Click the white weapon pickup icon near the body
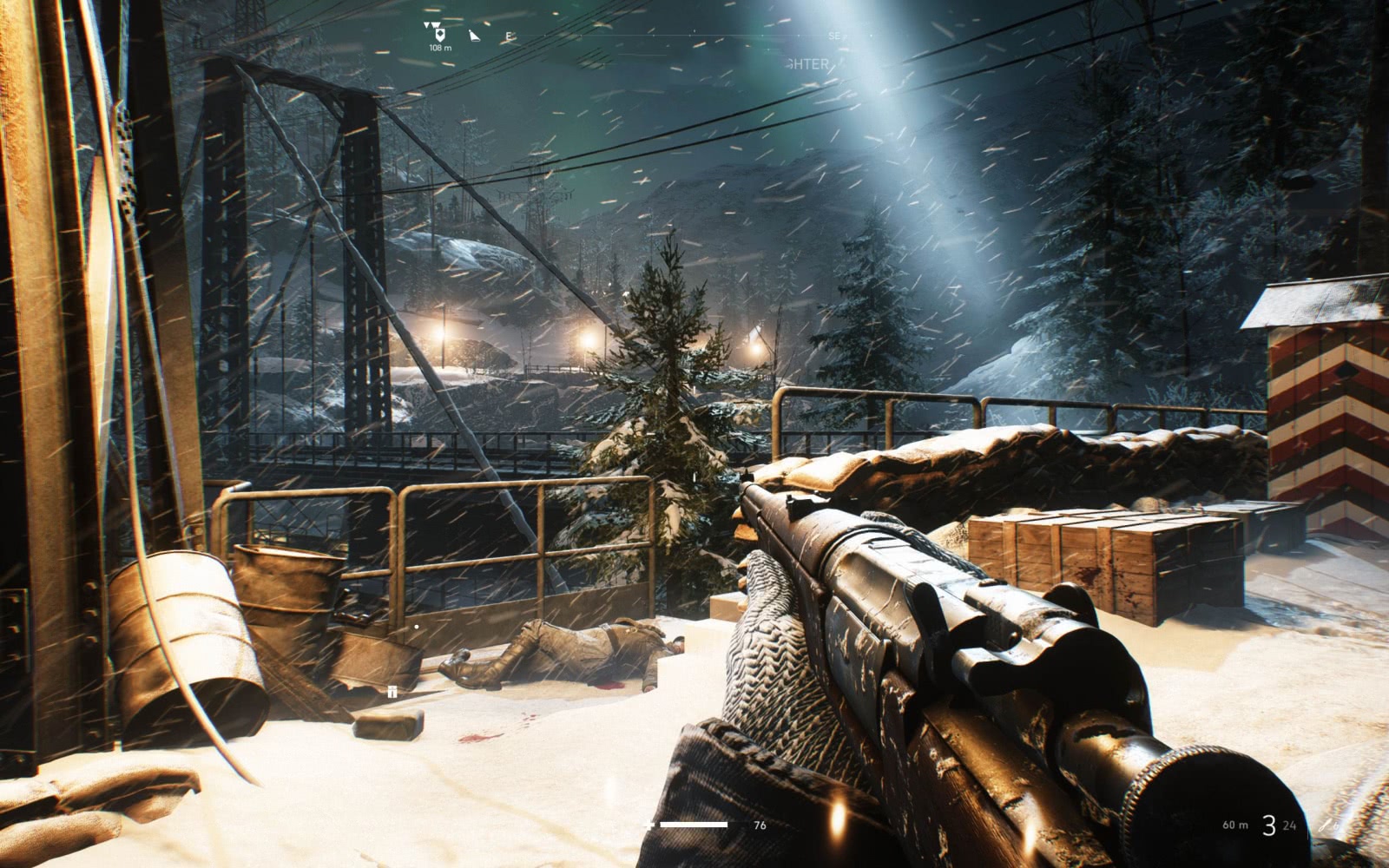 392,691
